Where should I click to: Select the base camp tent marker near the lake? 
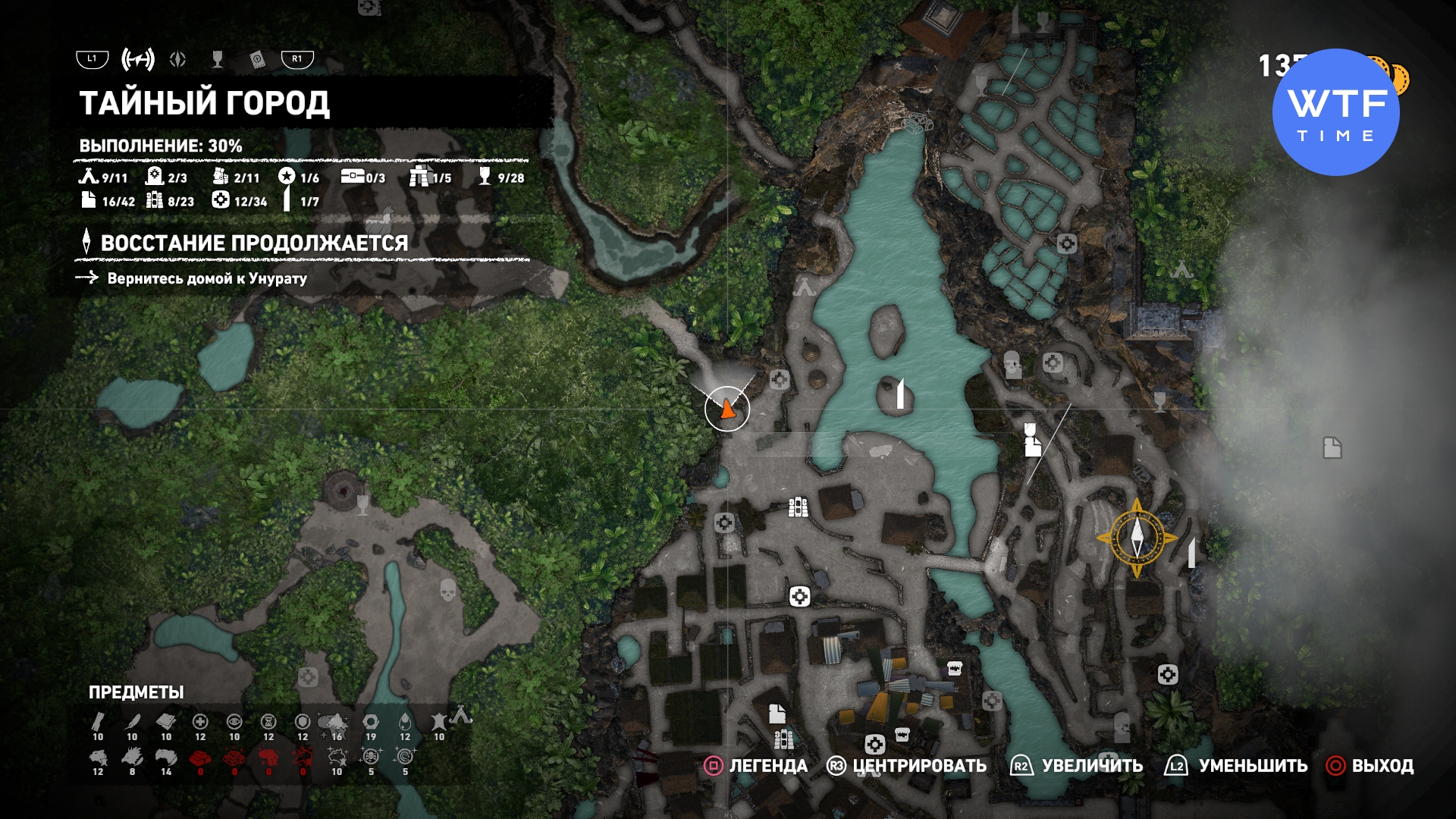point(804,287)
